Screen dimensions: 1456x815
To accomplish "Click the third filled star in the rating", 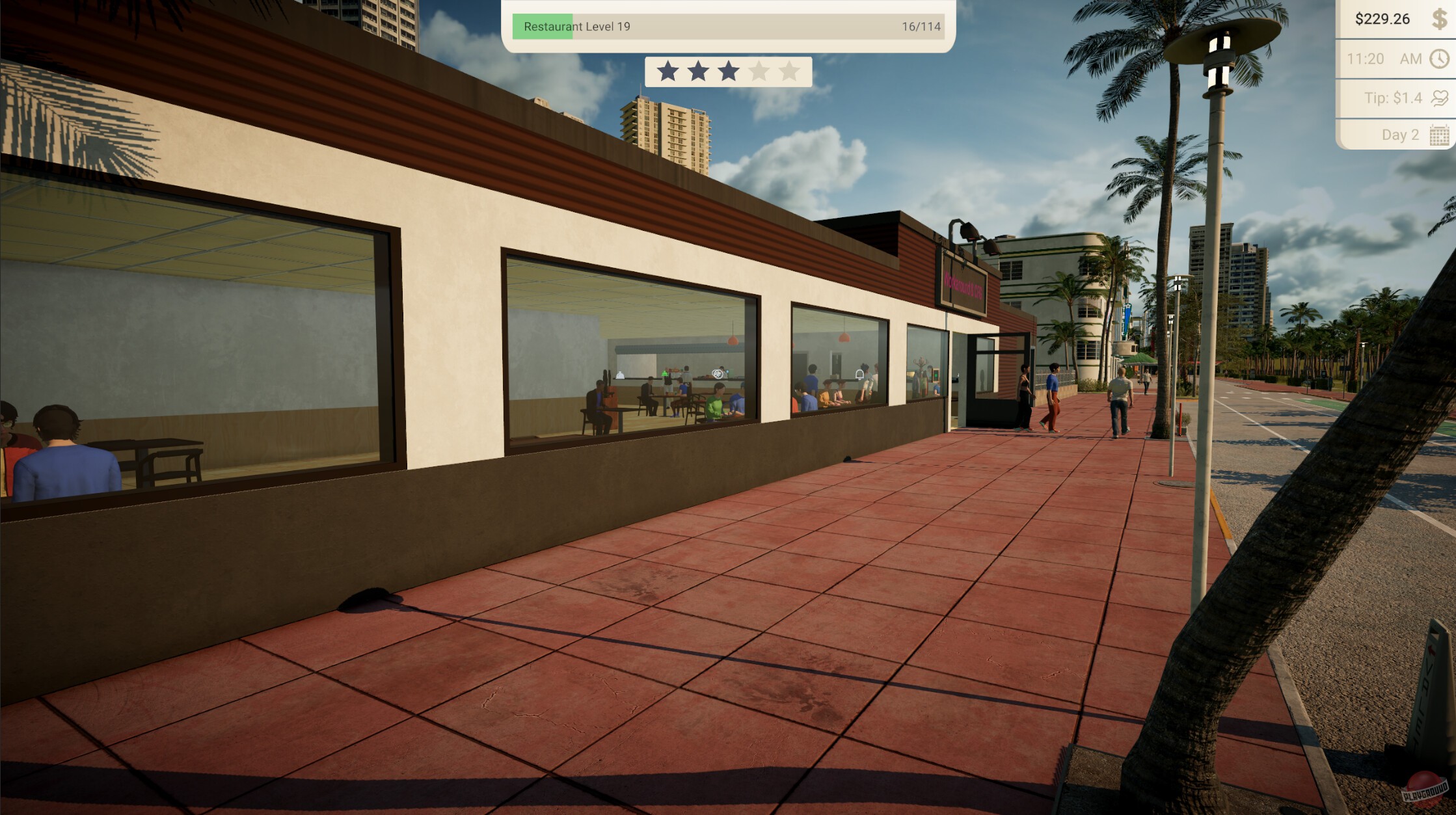I will pyautogui.click(x=728, y=72).
